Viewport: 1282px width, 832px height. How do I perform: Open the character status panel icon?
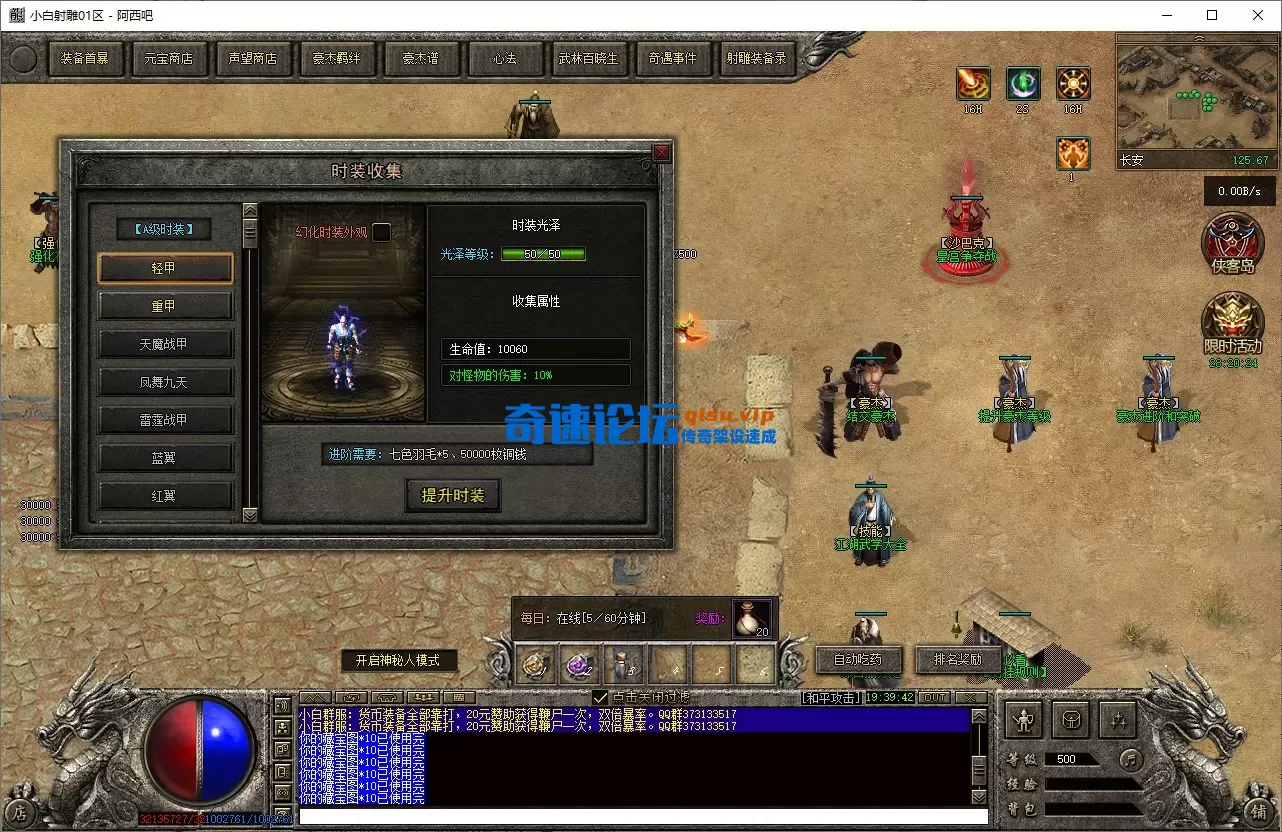pos(1023,719)
